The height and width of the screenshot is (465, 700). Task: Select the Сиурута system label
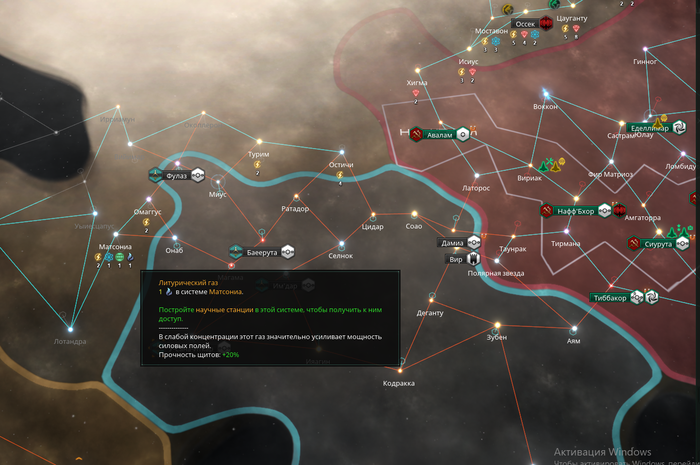658,243
